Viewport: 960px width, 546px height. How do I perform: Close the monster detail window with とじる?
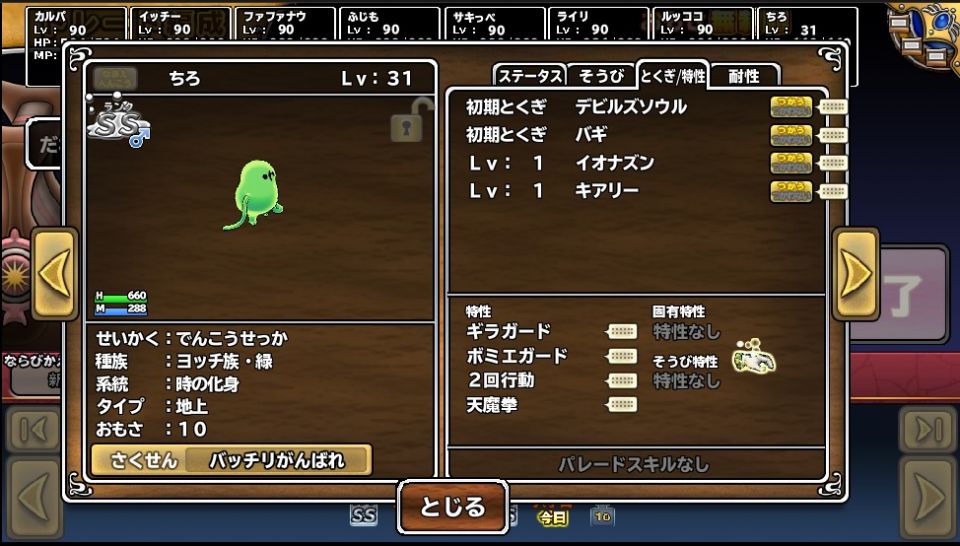tap(453, 506)
